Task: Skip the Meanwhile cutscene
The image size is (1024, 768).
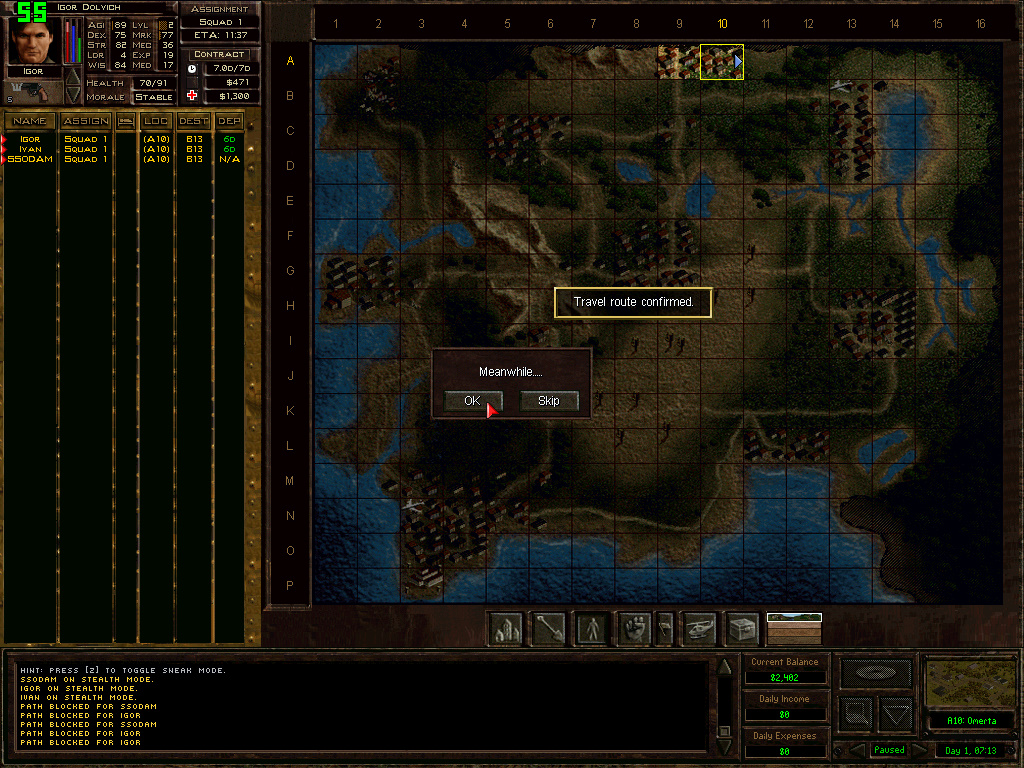Action: [549, 401]
